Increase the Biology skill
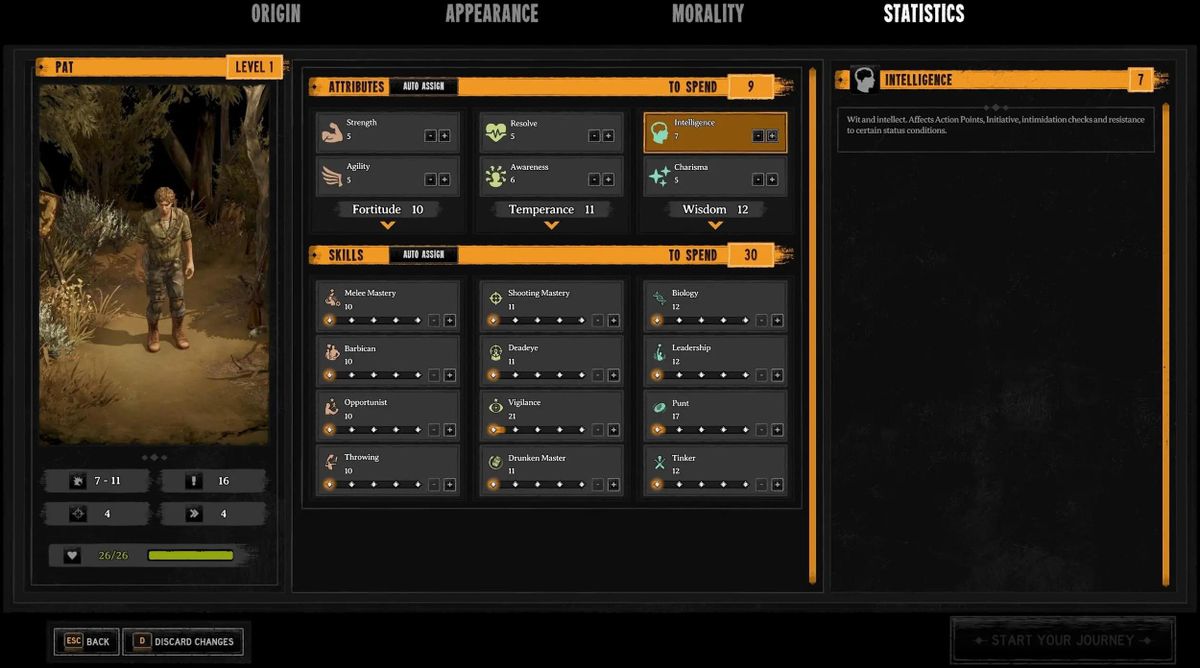The width and height of the screenshot is (1200, 668). pyautogui.click(x=777, y=321)
